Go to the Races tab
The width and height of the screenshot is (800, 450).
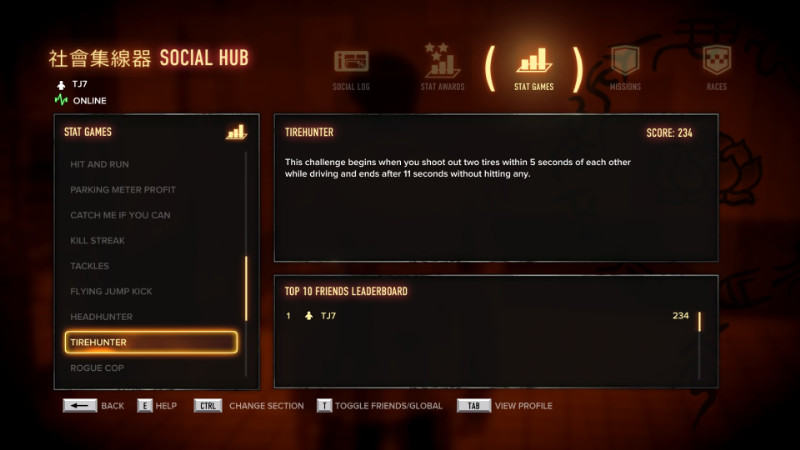point(716,67)
